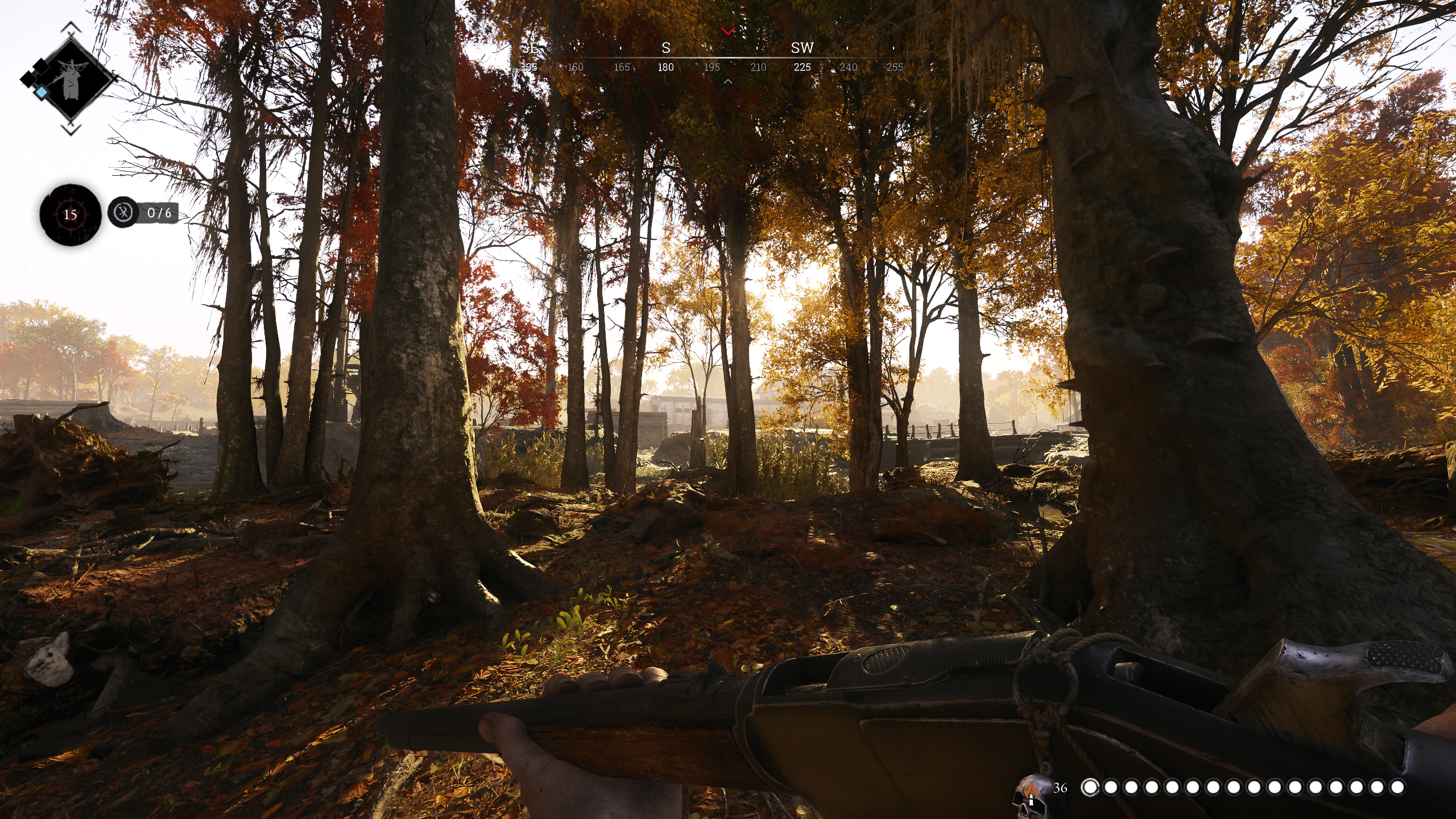Toggle the highlighted ring-outlined health pip
Screen dimensions: 1456x819
tap(1091, 787)
